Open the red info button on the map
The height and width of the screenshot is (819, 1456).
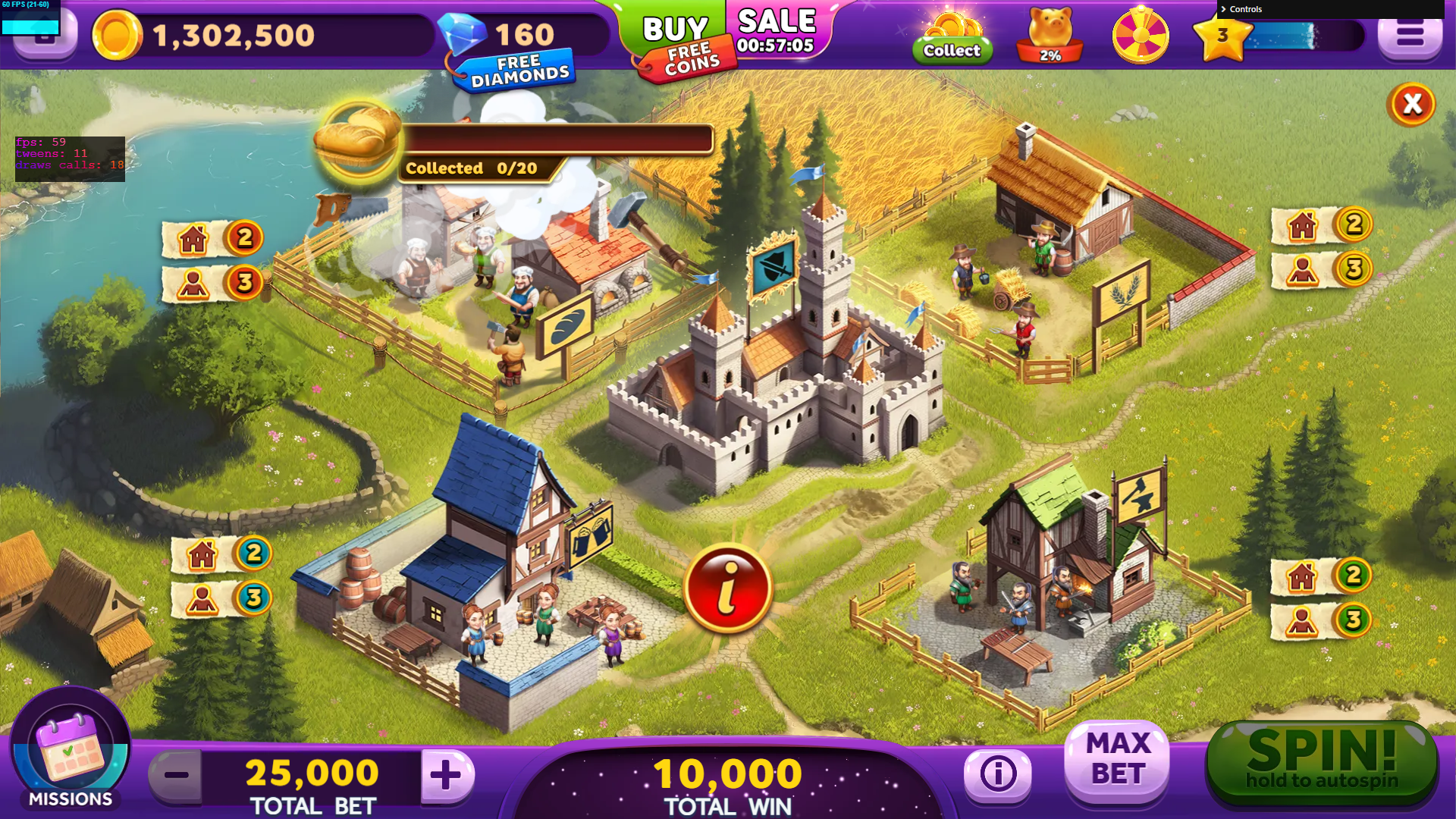(x=727, y=588)
